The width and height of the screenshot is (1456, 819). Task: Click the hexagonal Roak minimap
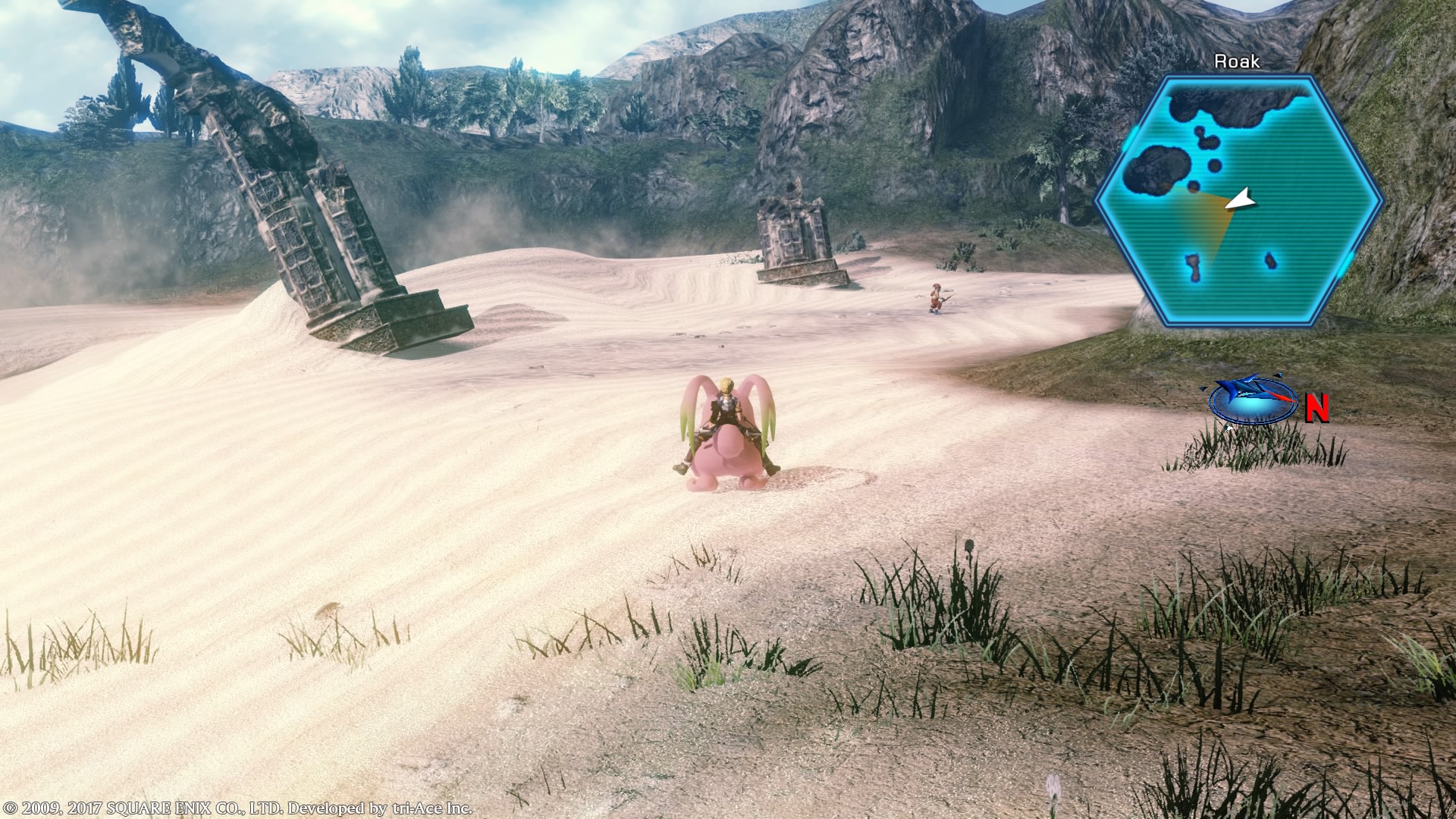coord(1241,201)
